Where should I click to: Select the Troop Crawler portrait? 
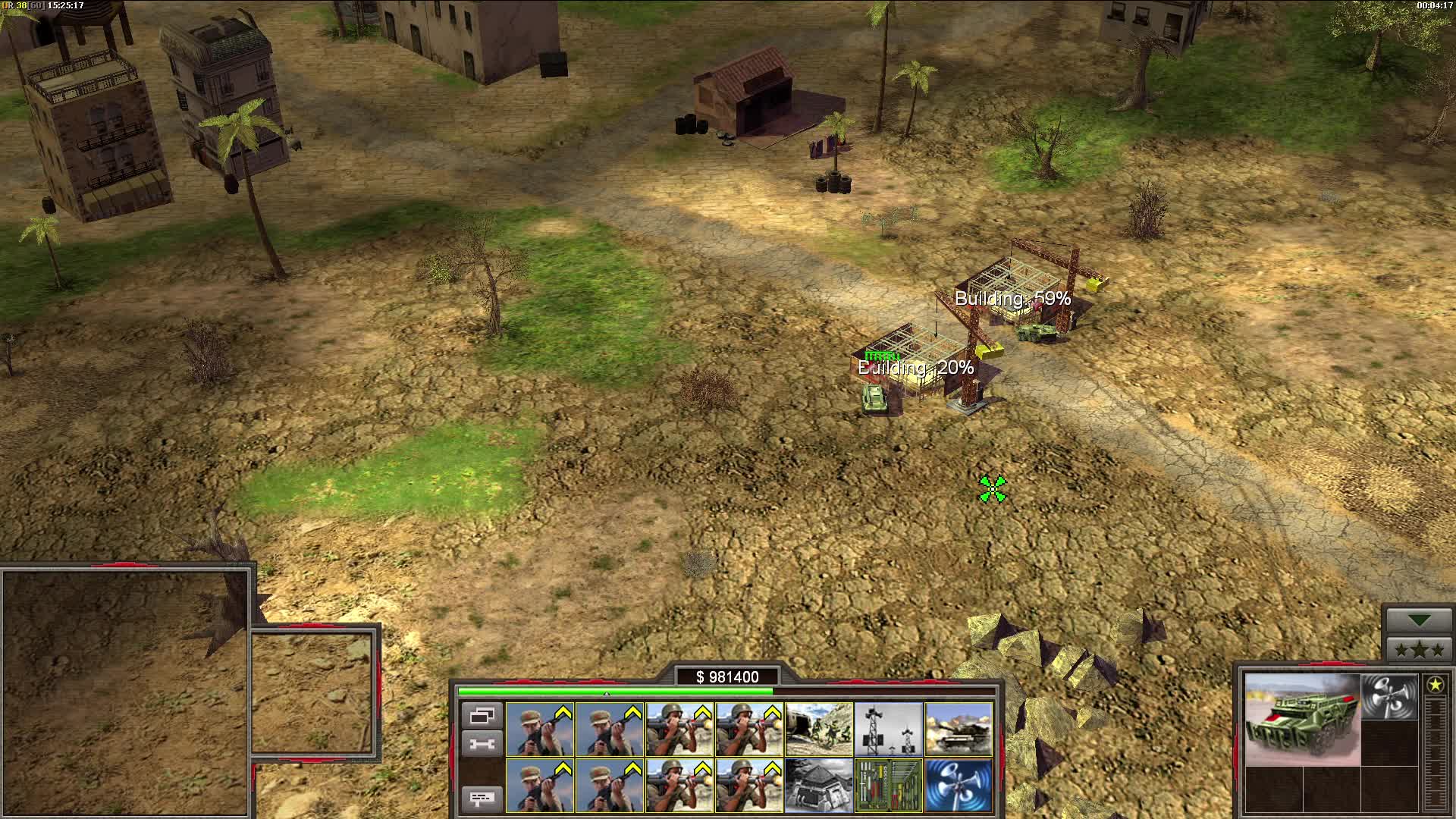(1303, 720)
